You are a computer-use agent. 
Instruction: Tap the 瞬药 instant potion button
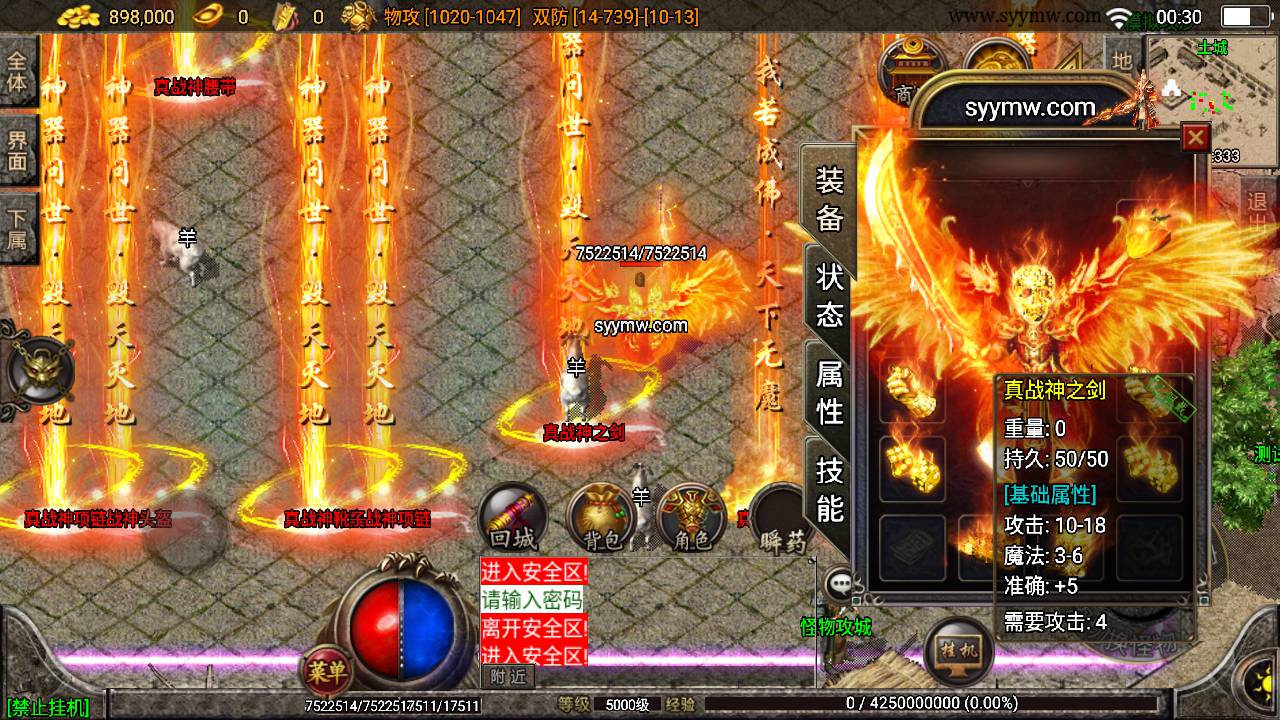coord(778,520)
